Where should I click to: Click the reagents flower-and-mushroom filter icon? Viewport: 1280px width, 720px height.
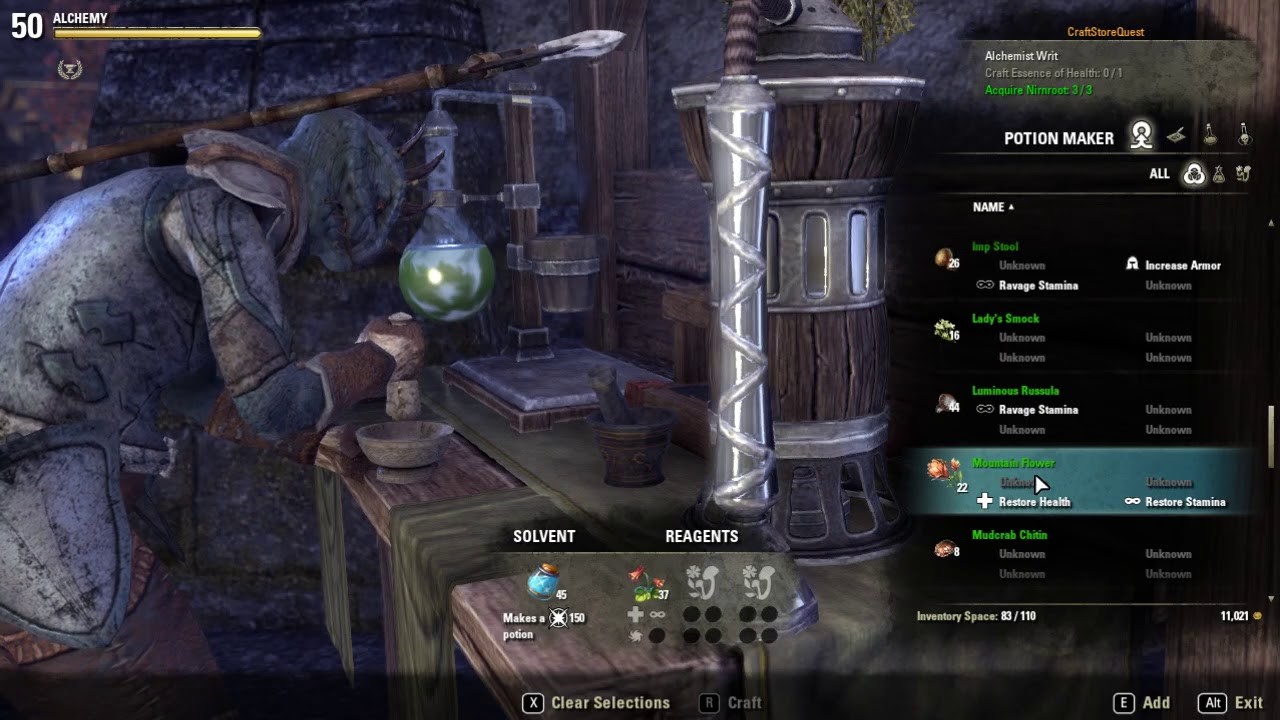pos(1243,174)
